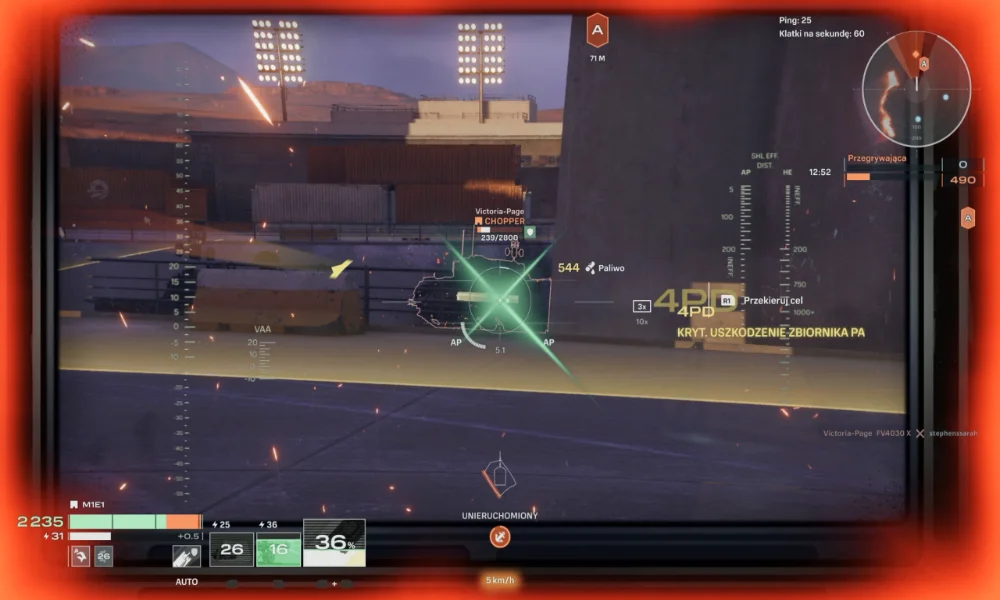This screenshot has width=1000, height=600.
Task: Click the shell type icon above AUTO
Action: tap(186, 556)
